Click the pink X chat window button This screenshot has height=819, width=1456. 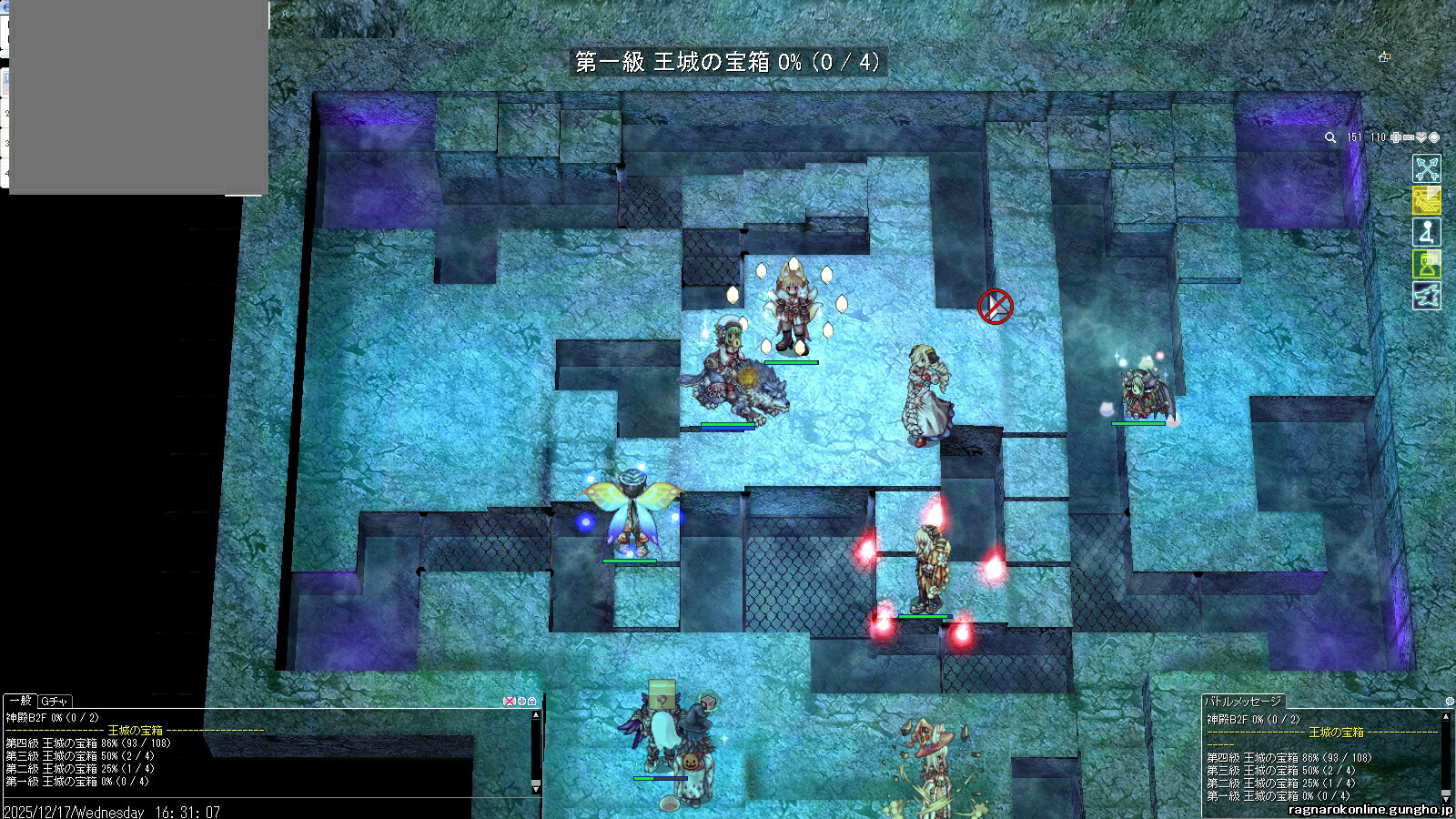510,701
